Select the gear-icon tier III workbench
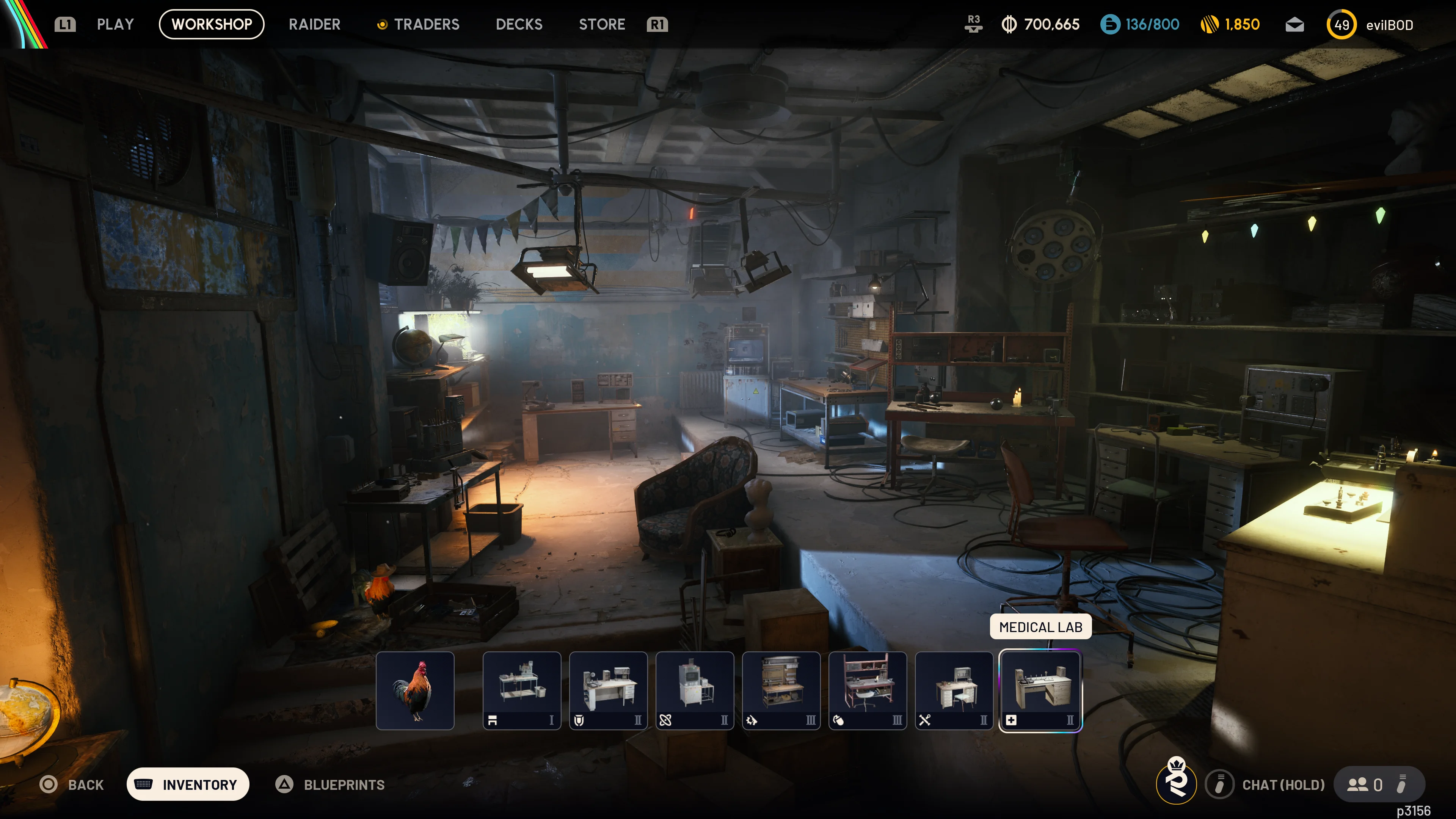Screen dimensions: 1456x819 [x=782, y=690]
